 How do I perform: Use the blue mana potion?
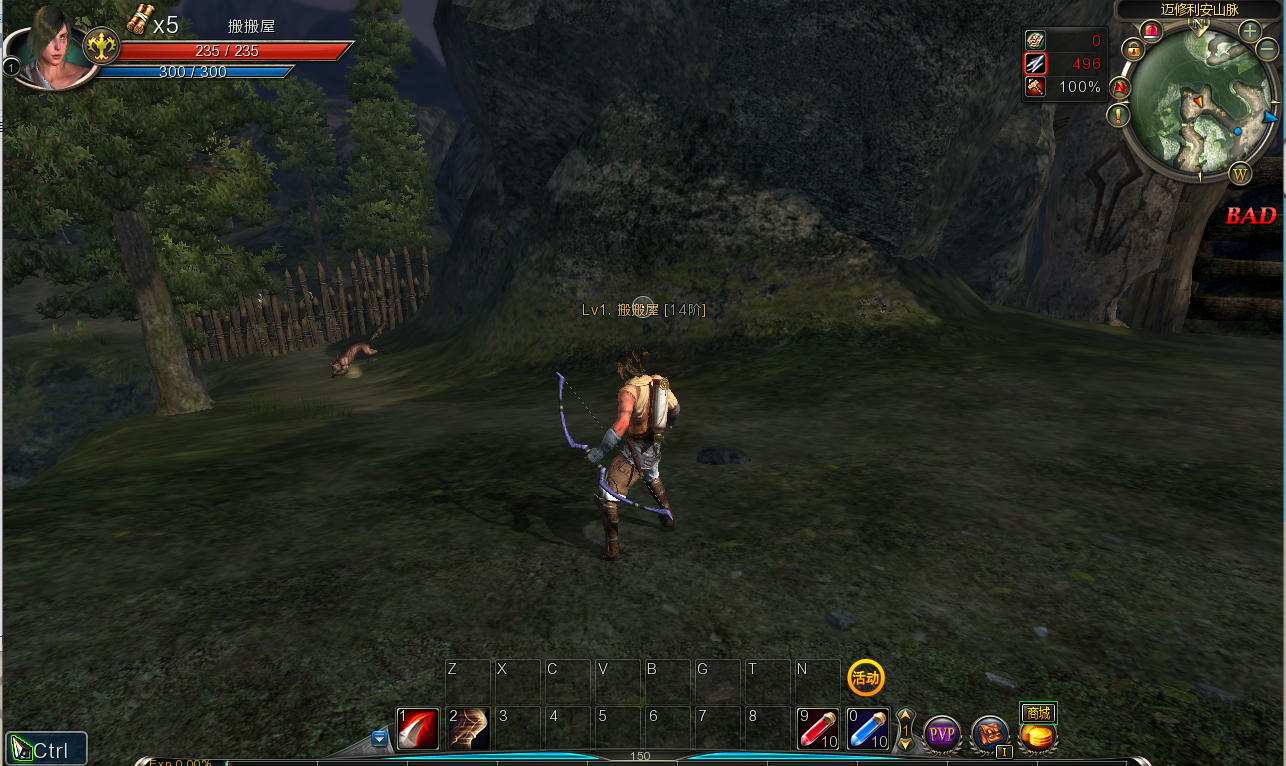click(x=866, y=729)
